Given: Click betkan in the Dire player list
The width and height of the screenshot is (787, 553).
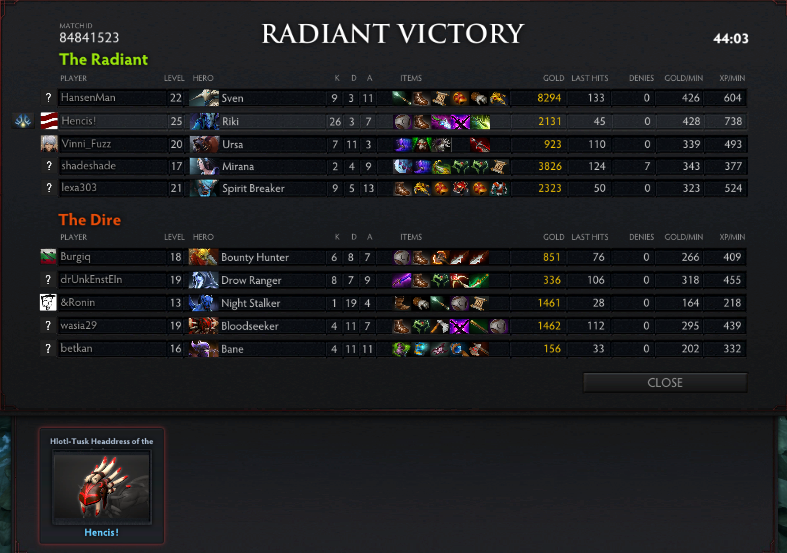Looking at the screenshot, I should point(77,348).
